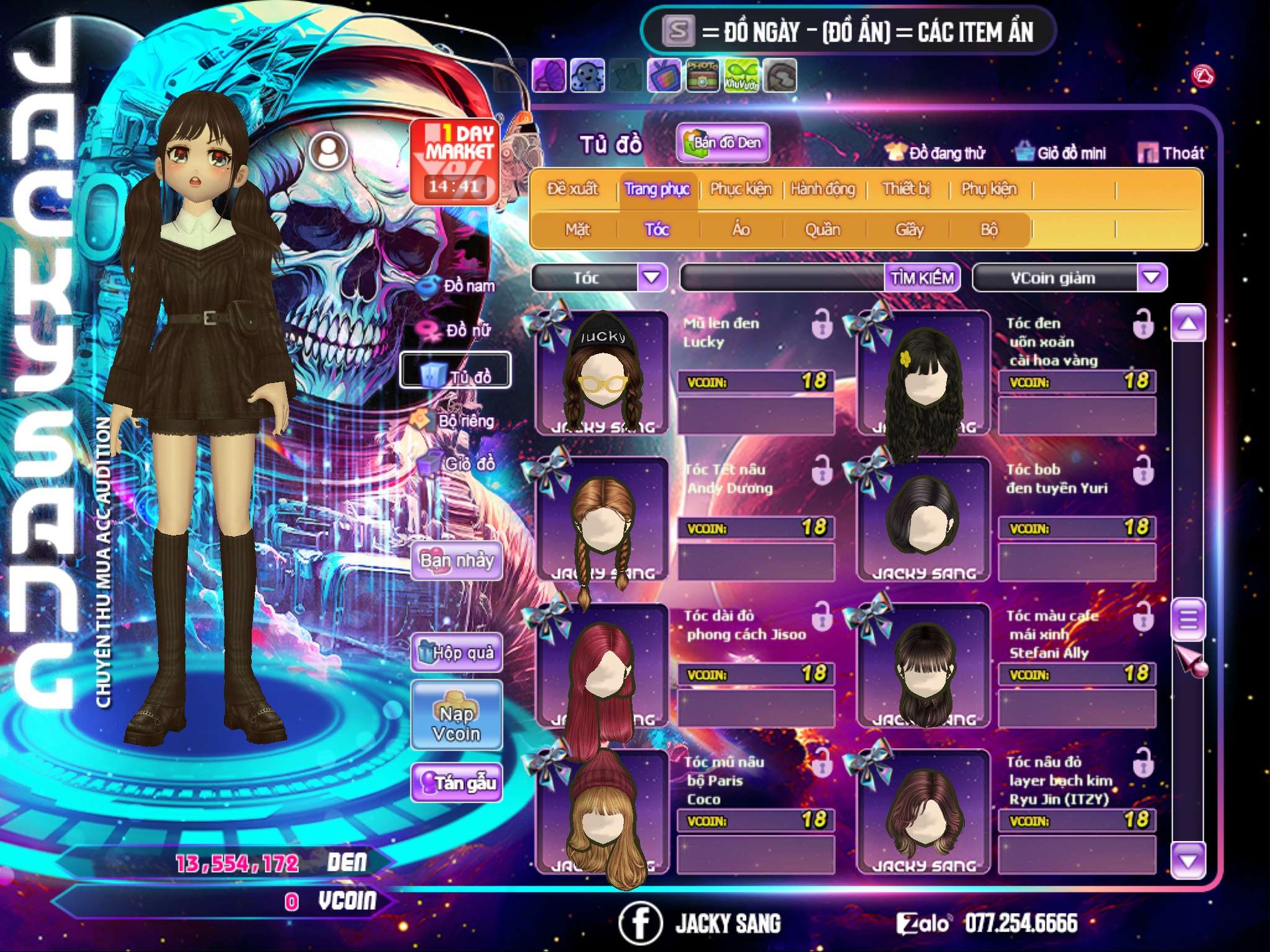Select the Mũ len đen Lucky hair item
Viewport: 1270px width, 952px height.
coord(602,373)
